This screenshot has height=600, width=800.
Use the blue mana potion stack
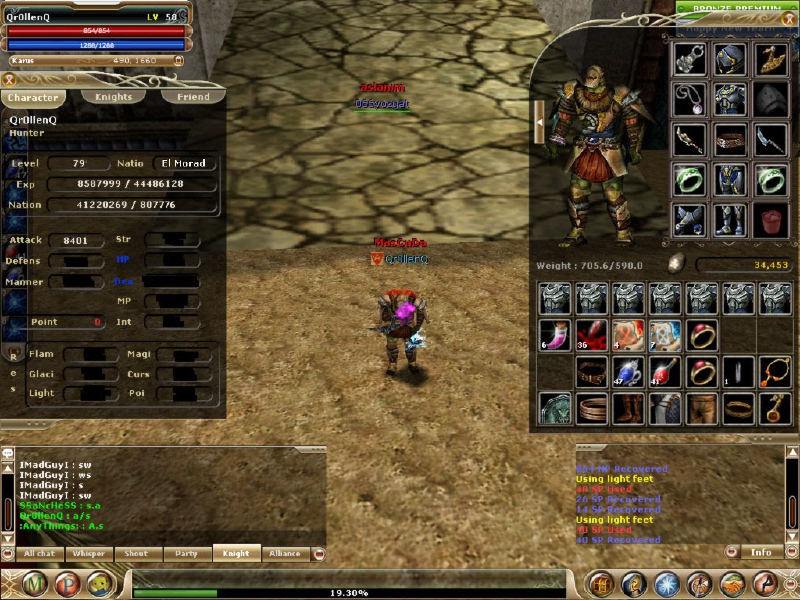coord(628,372)
